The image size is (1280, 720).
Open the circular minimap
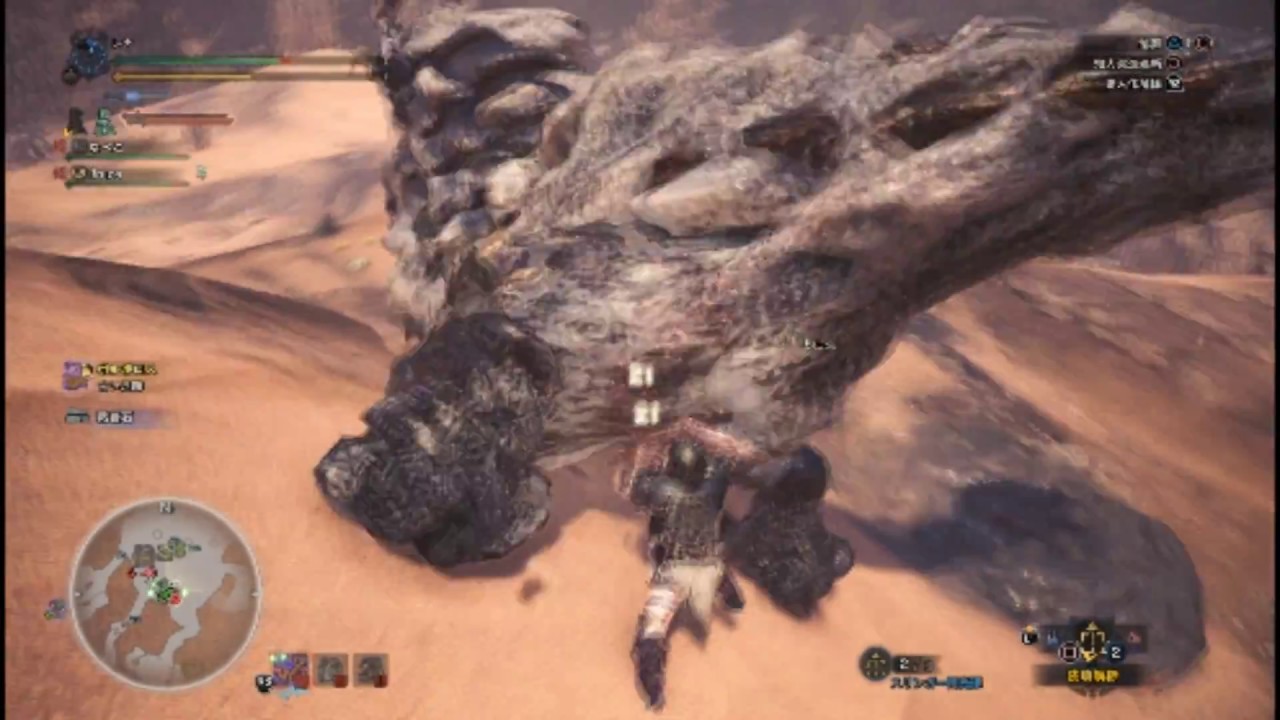[x=165, y=593]
